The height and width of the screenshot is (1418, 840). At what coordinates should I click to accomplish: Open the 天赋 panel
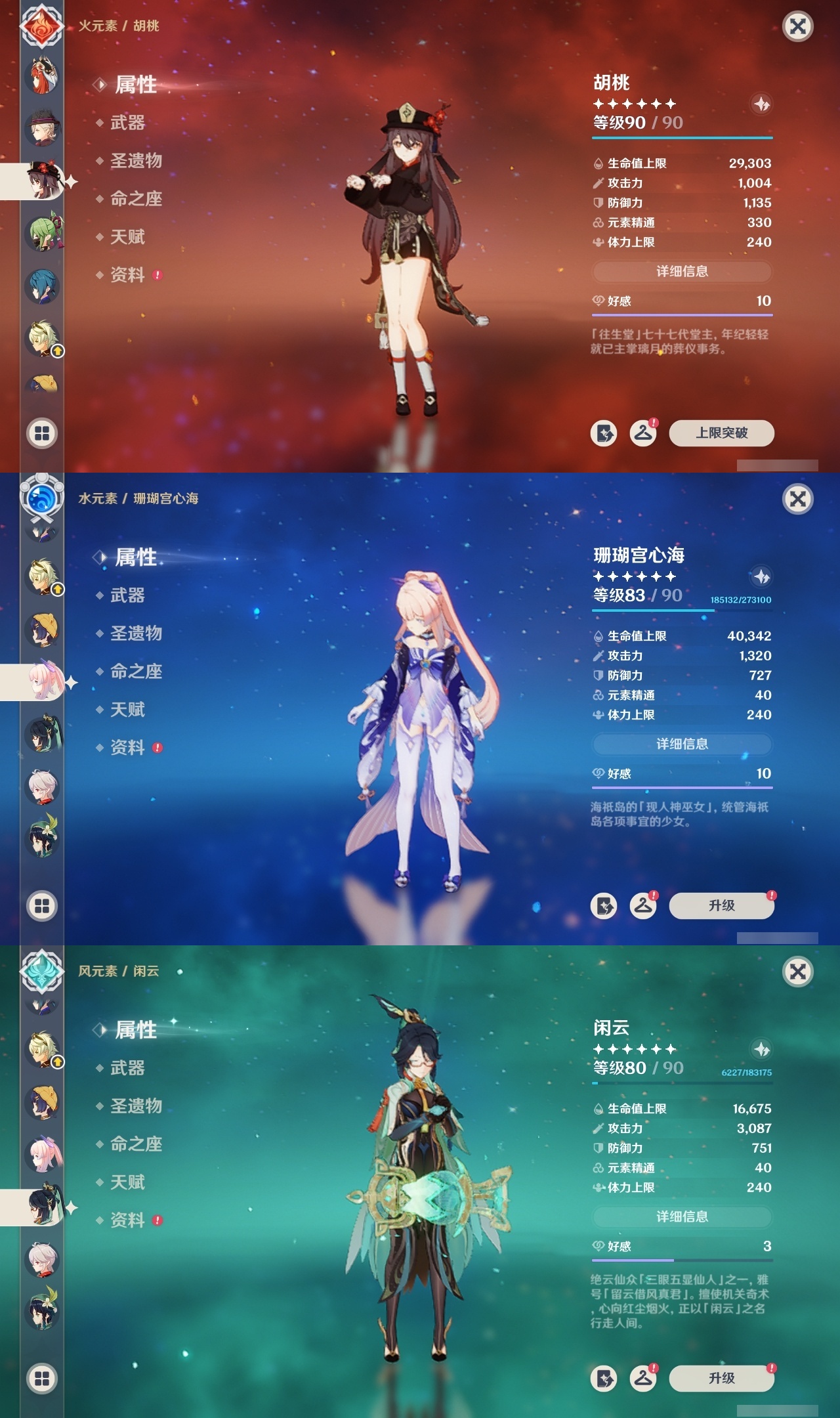click(128, 238)
